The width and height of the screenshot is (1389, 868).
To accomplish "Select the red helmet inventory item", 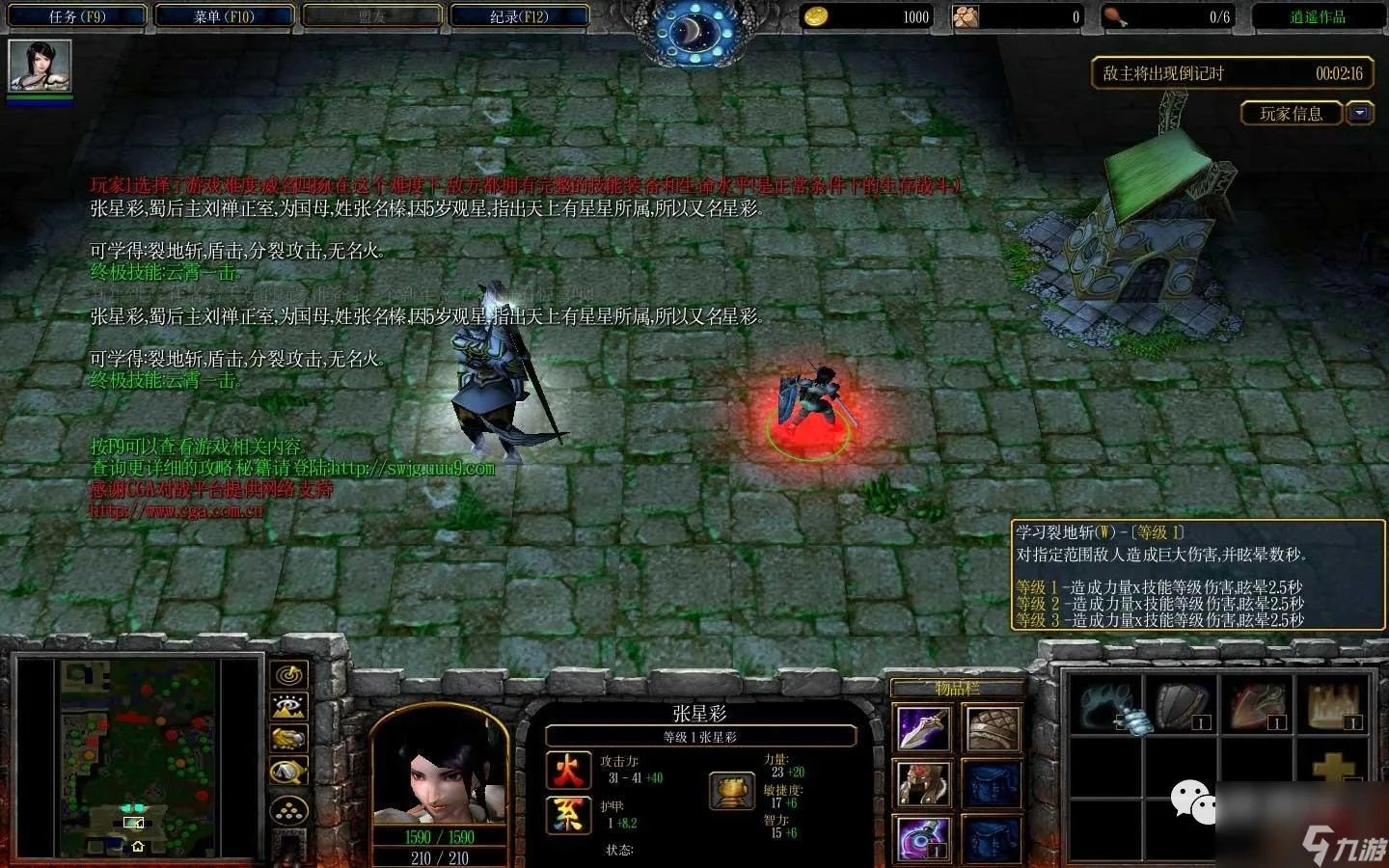I will (x=924, y=783).
